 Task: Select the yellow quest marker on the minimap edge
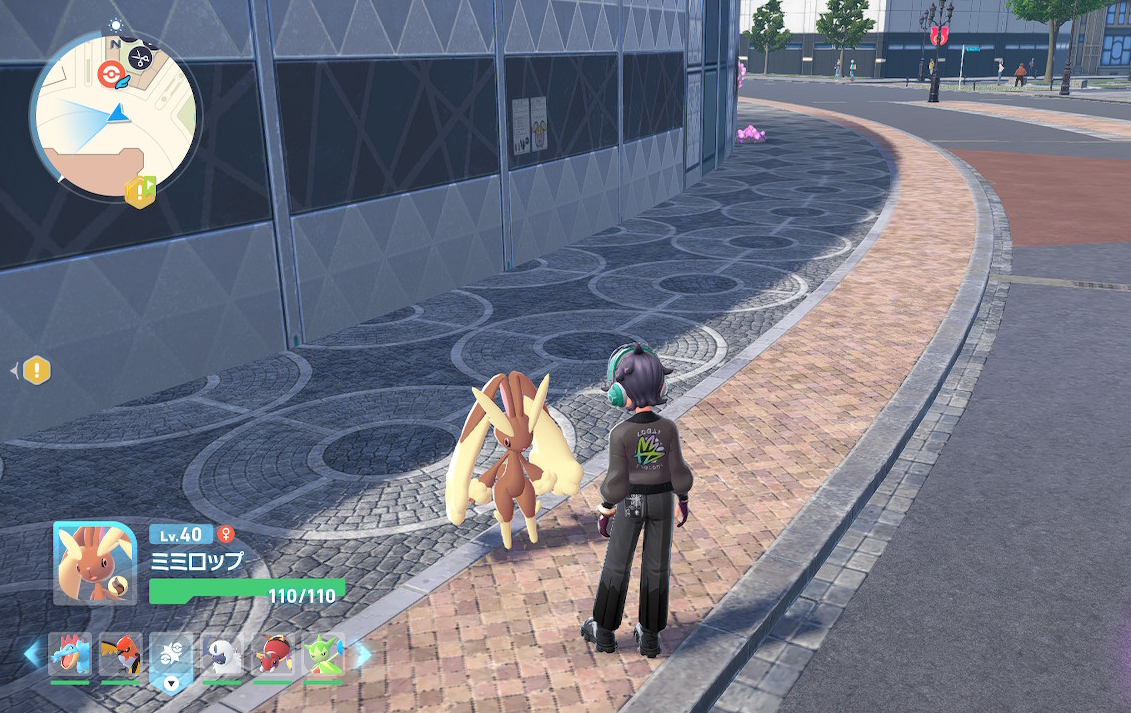coord(139,191)
